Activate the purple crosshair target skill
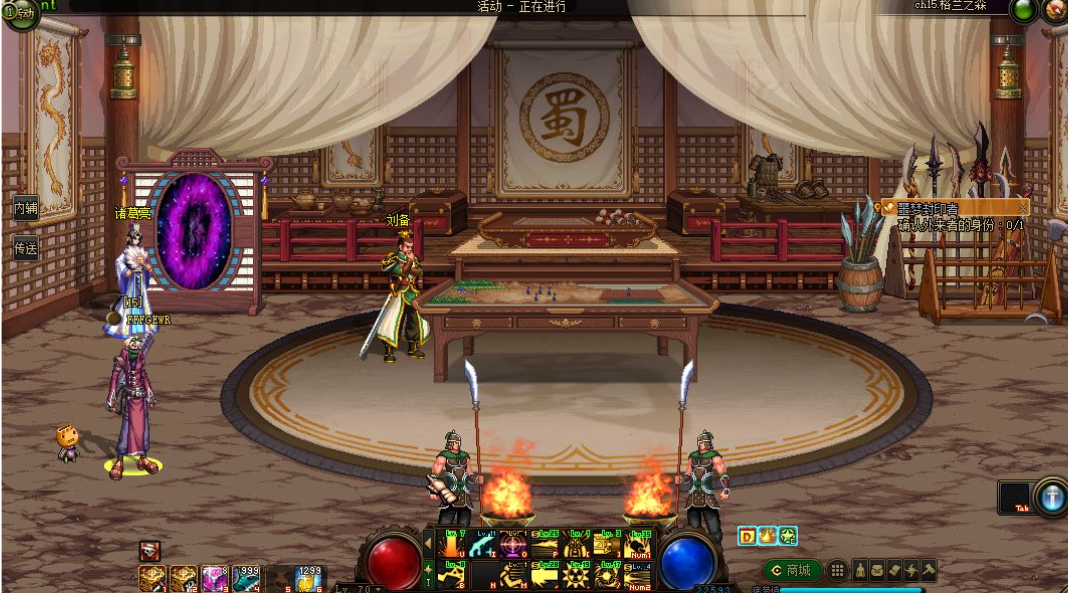This screenshot has width=1068, height=593. pyautogui.click(x=513, y=544)
